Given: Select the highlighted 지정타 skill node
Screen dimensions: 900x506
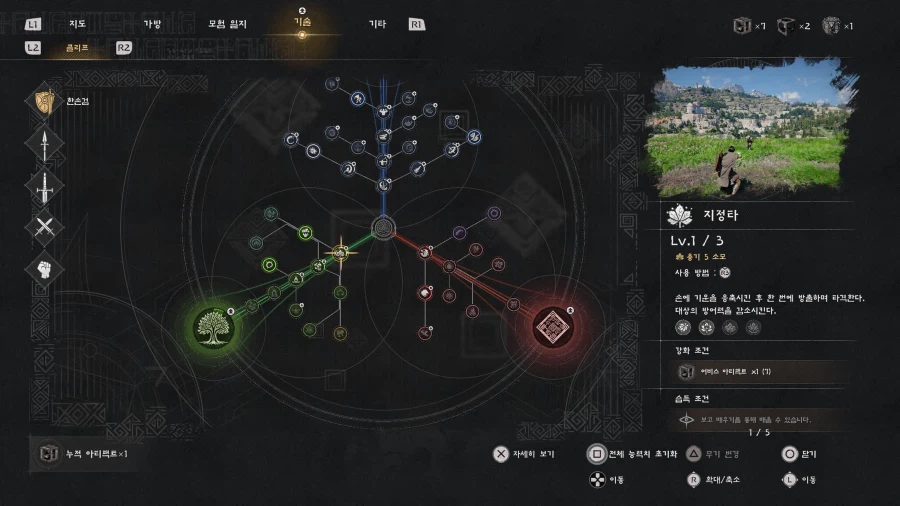Looking at the screenshot, I should pyautogui.click(x=340, y=251).
